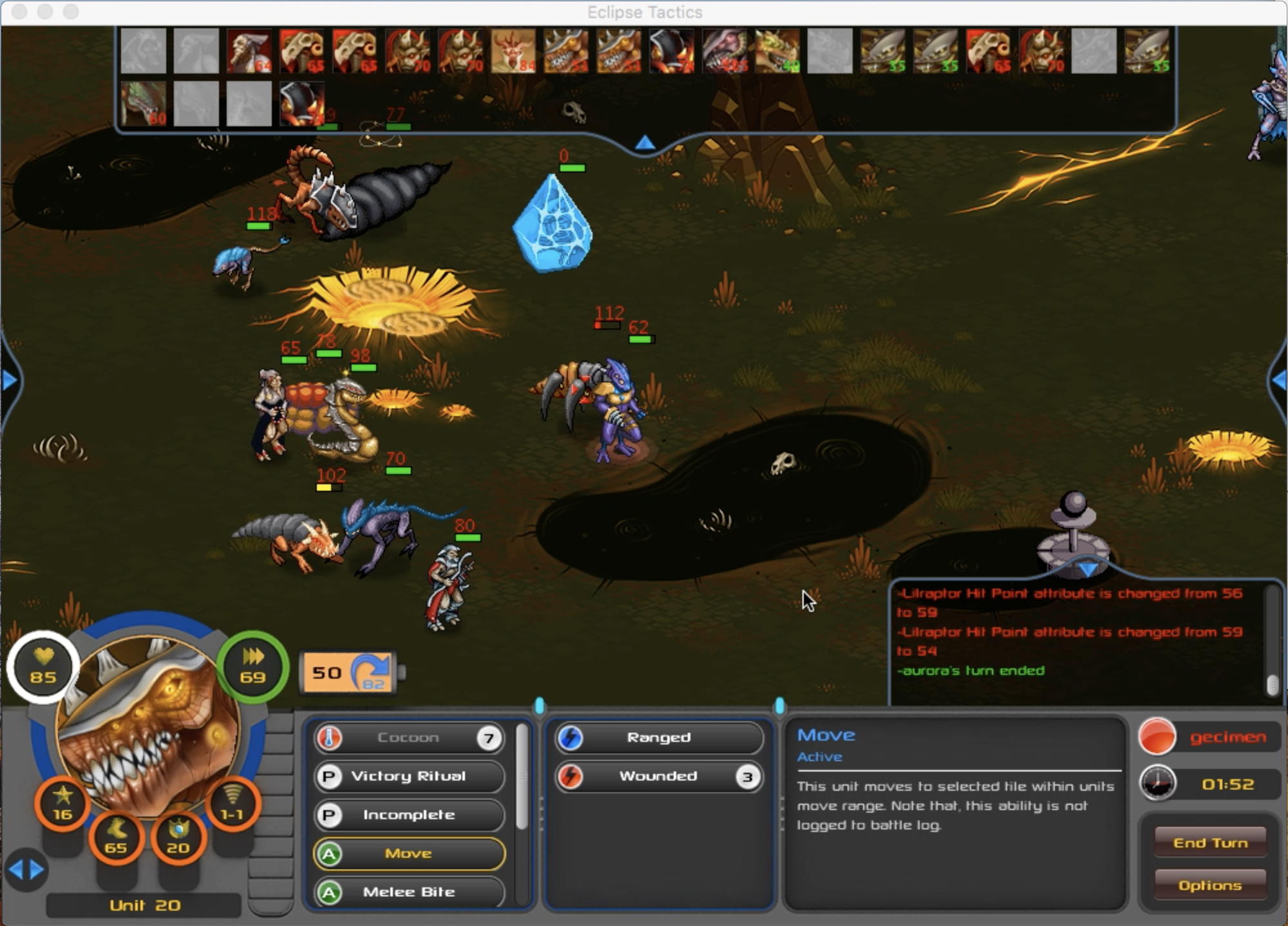Collapse the battle log with the blue down arrow
This screenshot has width=1288, height=926.
pyautogui.click(x=1088, y=569)
